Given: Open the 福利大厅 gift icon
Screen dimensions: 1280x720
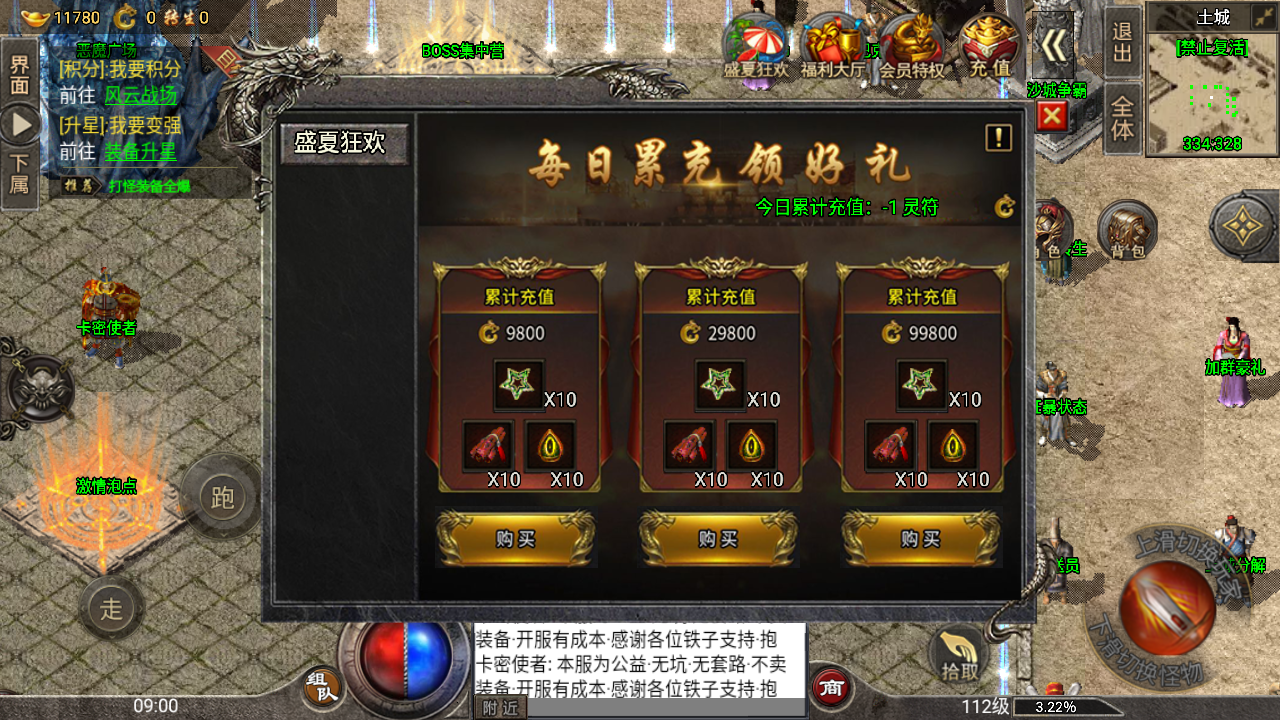Looking at the screenshot, I should pos(833,48).
